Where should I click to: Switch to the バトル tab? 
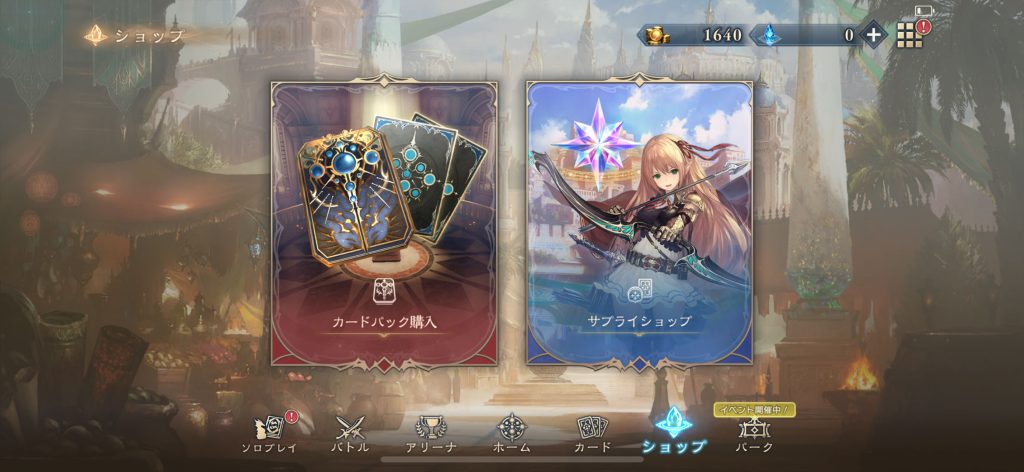[x=350, y=432]
